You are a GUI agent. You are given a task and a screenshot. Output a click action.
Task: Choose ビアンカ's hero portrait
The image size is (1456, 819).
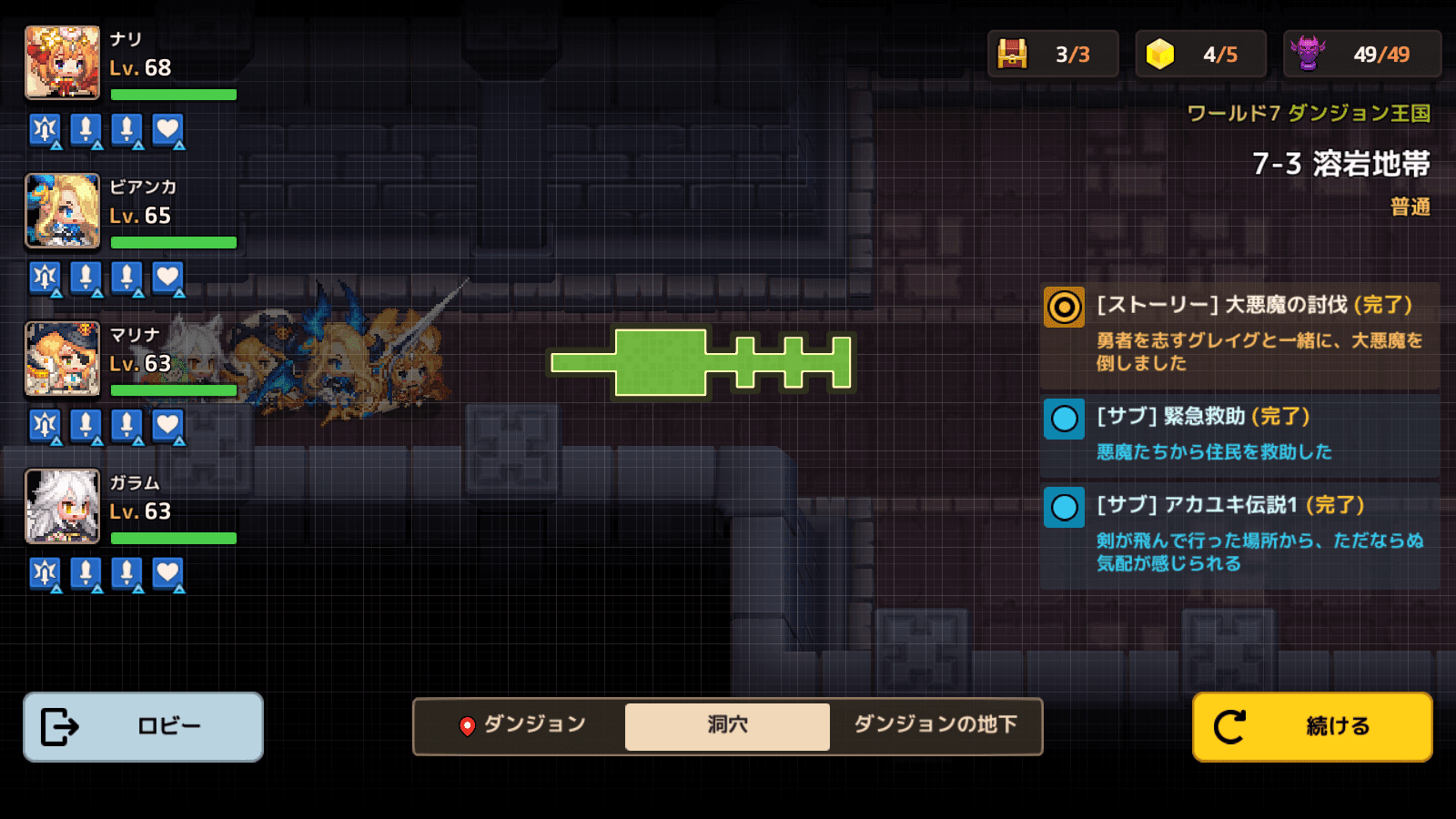[62, 211]
